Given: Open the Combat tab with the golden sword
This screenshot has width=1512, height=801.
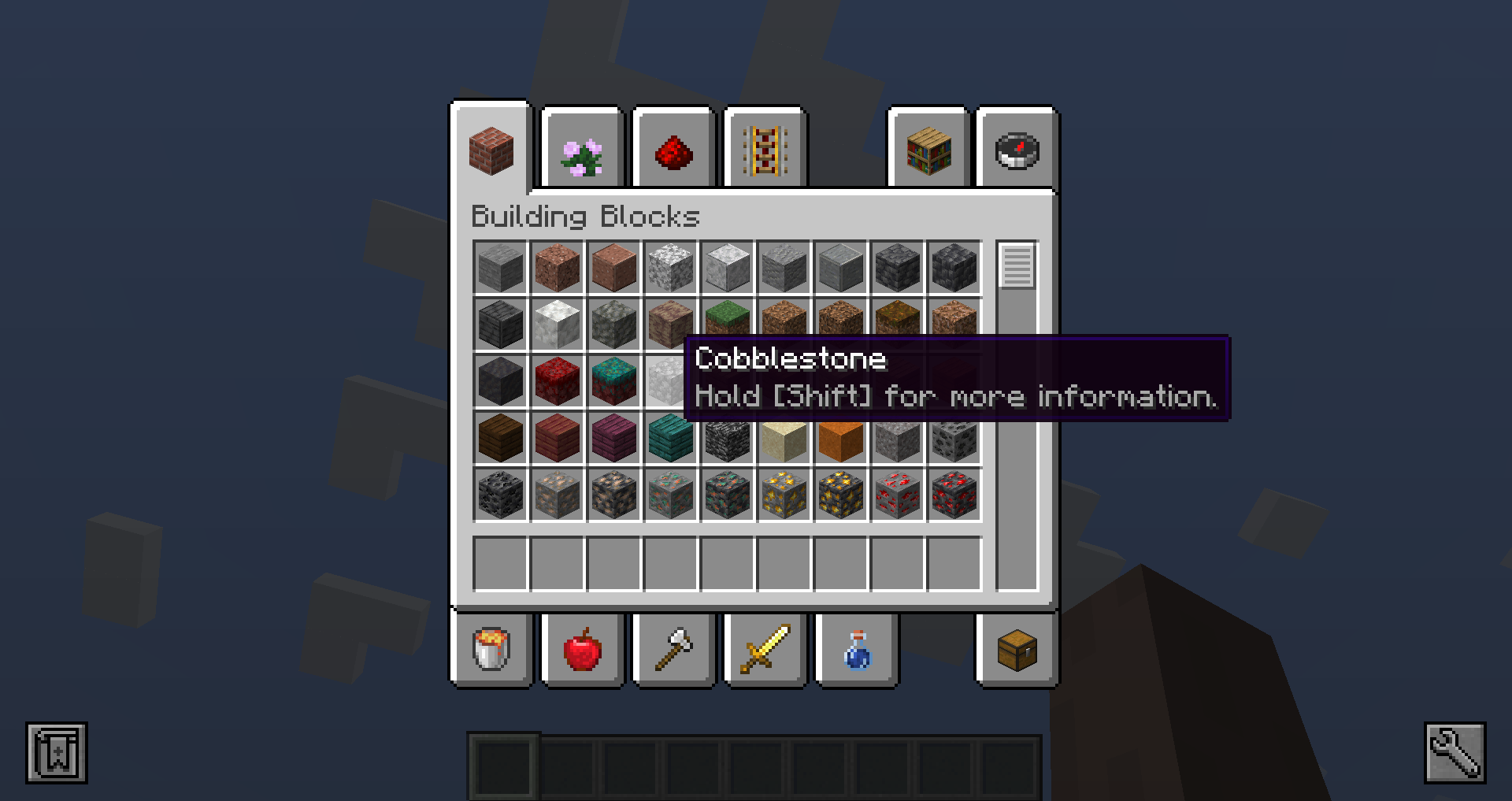Looking at the screenshot, I should pyautogui.click(x=765, y=651).
